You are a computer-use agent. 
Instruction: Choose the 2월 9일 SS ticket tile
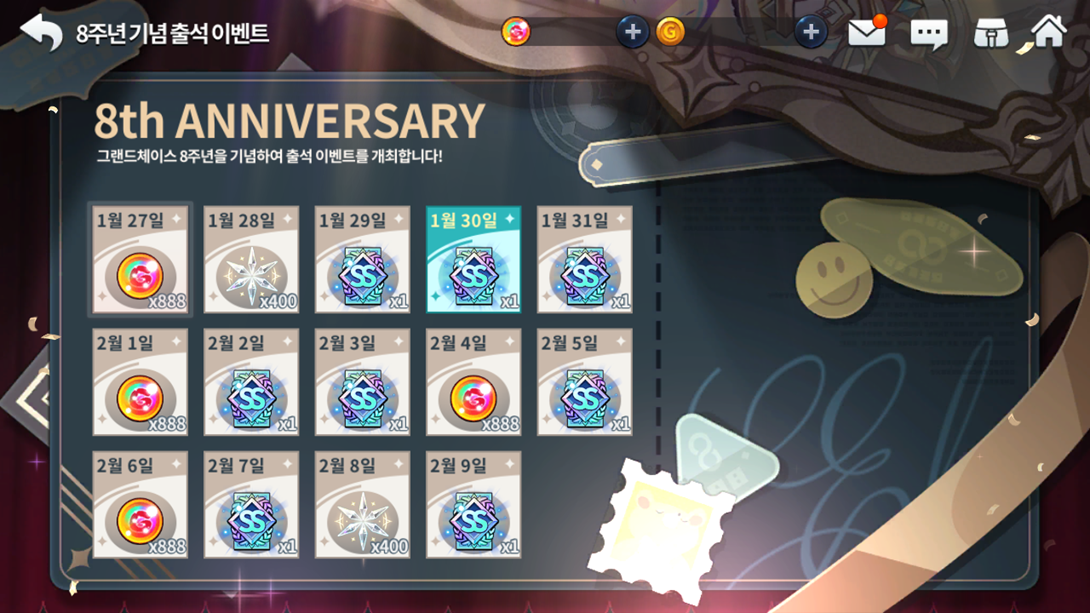473,504
